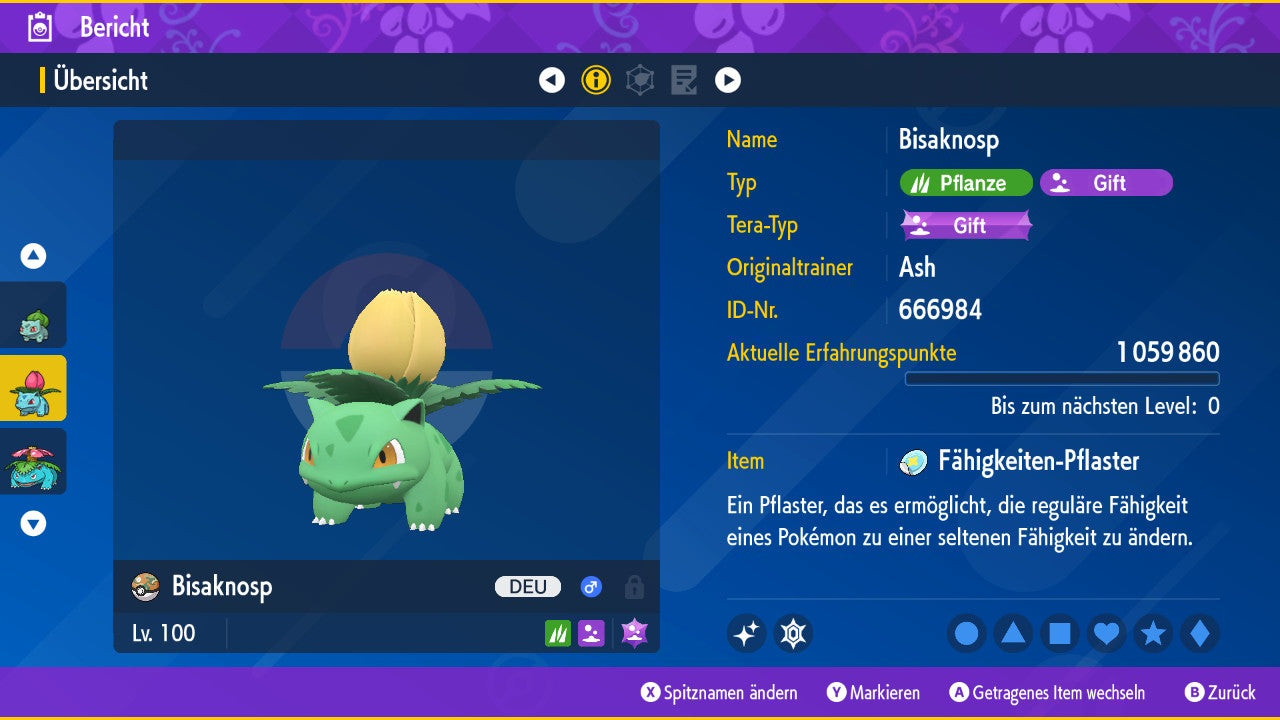Choose Getragenes Item wechseln
Viewport: 1280px width, 720px height.
[x=1047, y=692]
